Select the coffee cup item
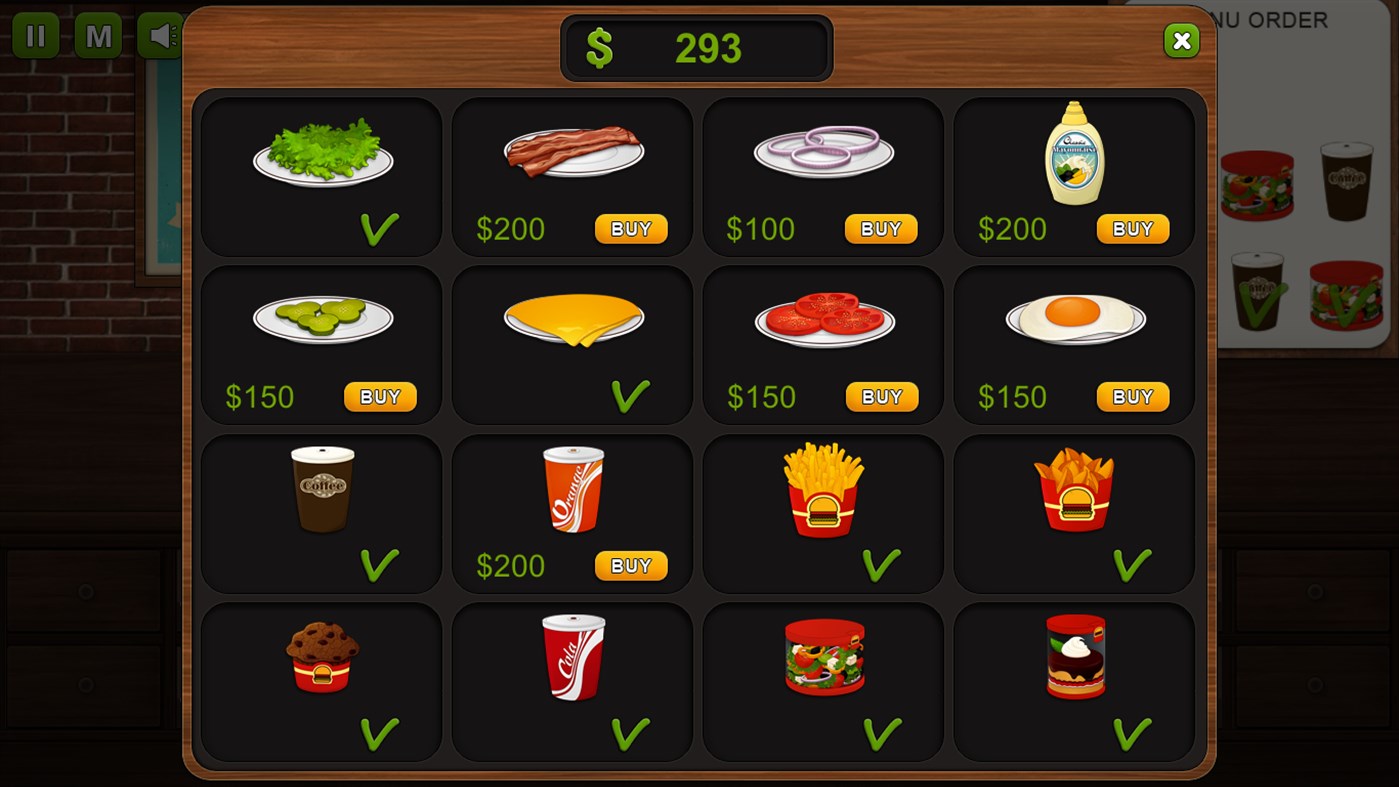The image size is (1399, 787). [x=320, y=488]
